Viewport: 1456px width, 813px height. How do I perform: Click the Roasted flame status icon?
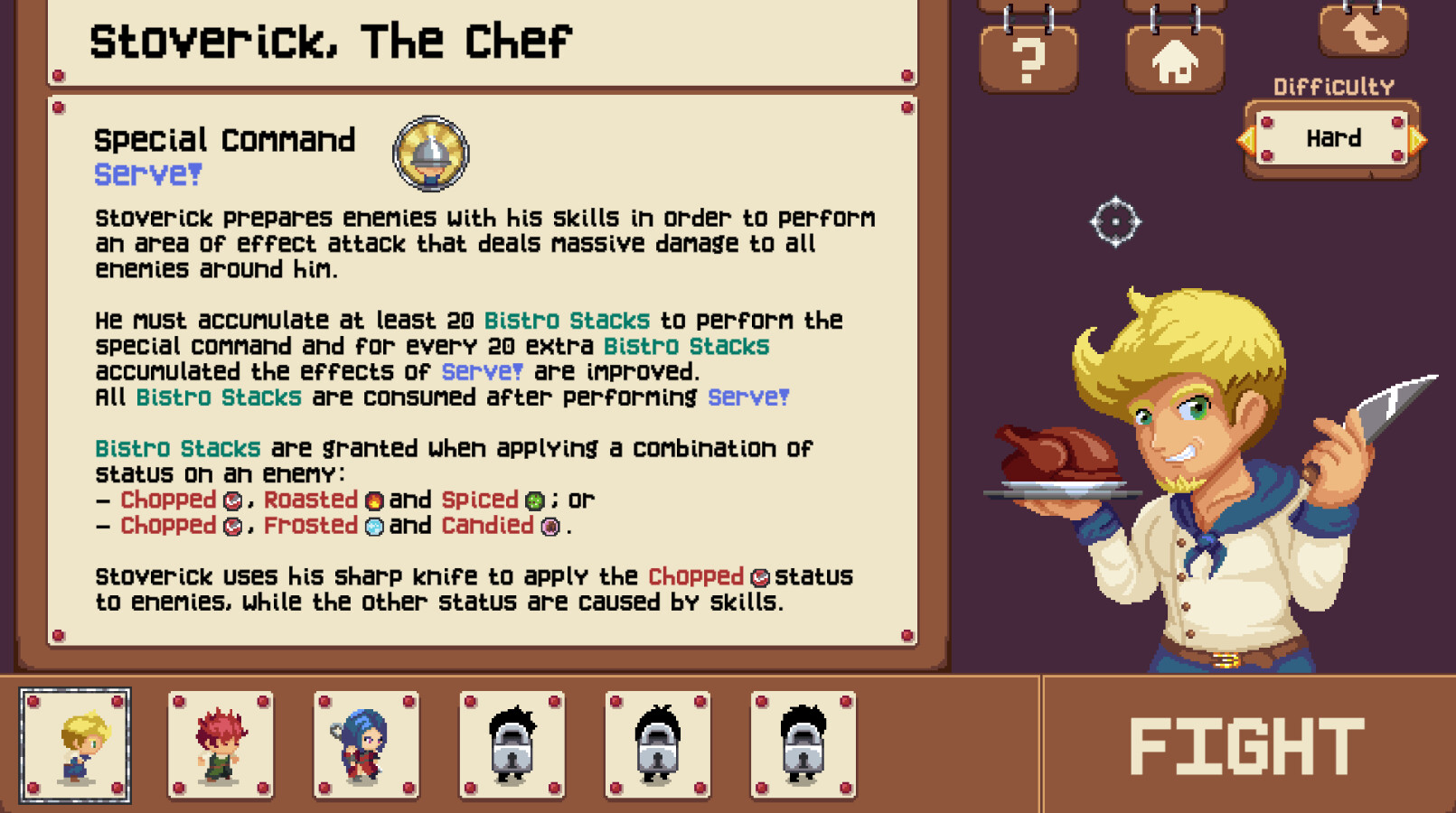tap(373, 500)
